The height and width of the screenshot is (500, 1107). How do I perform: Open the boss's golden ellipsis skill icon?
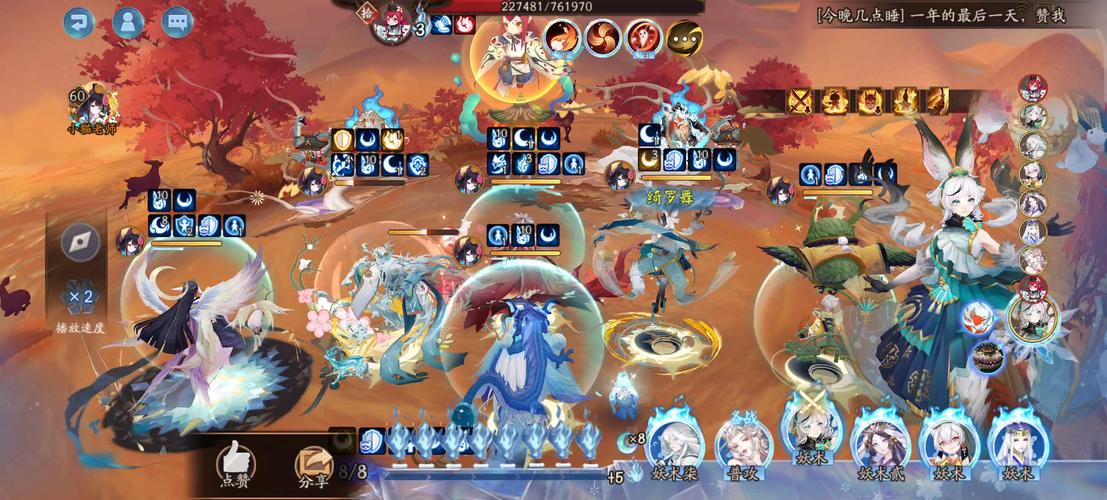coord(684,38)
